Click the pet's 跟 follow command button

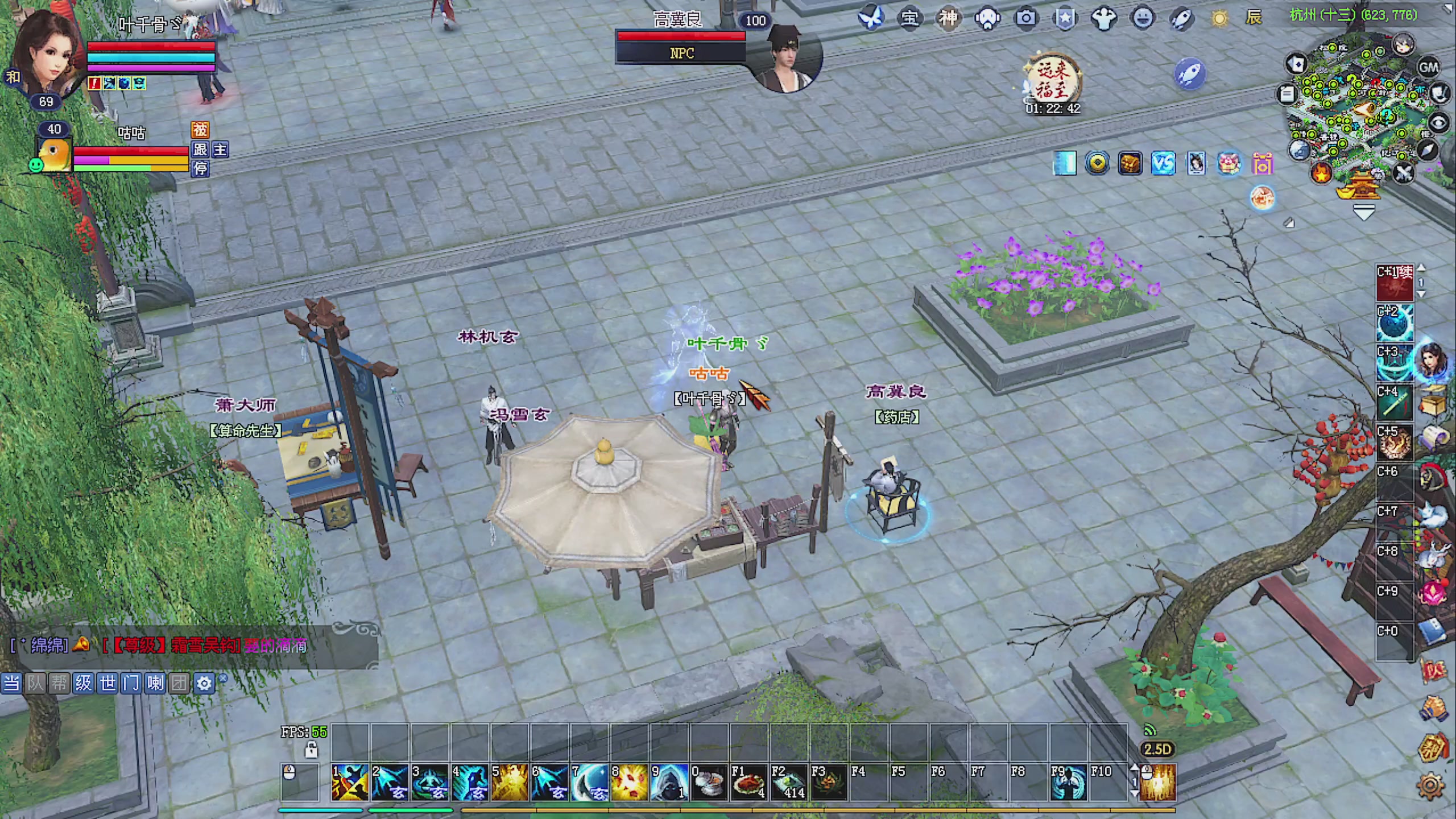coord(200,150)
